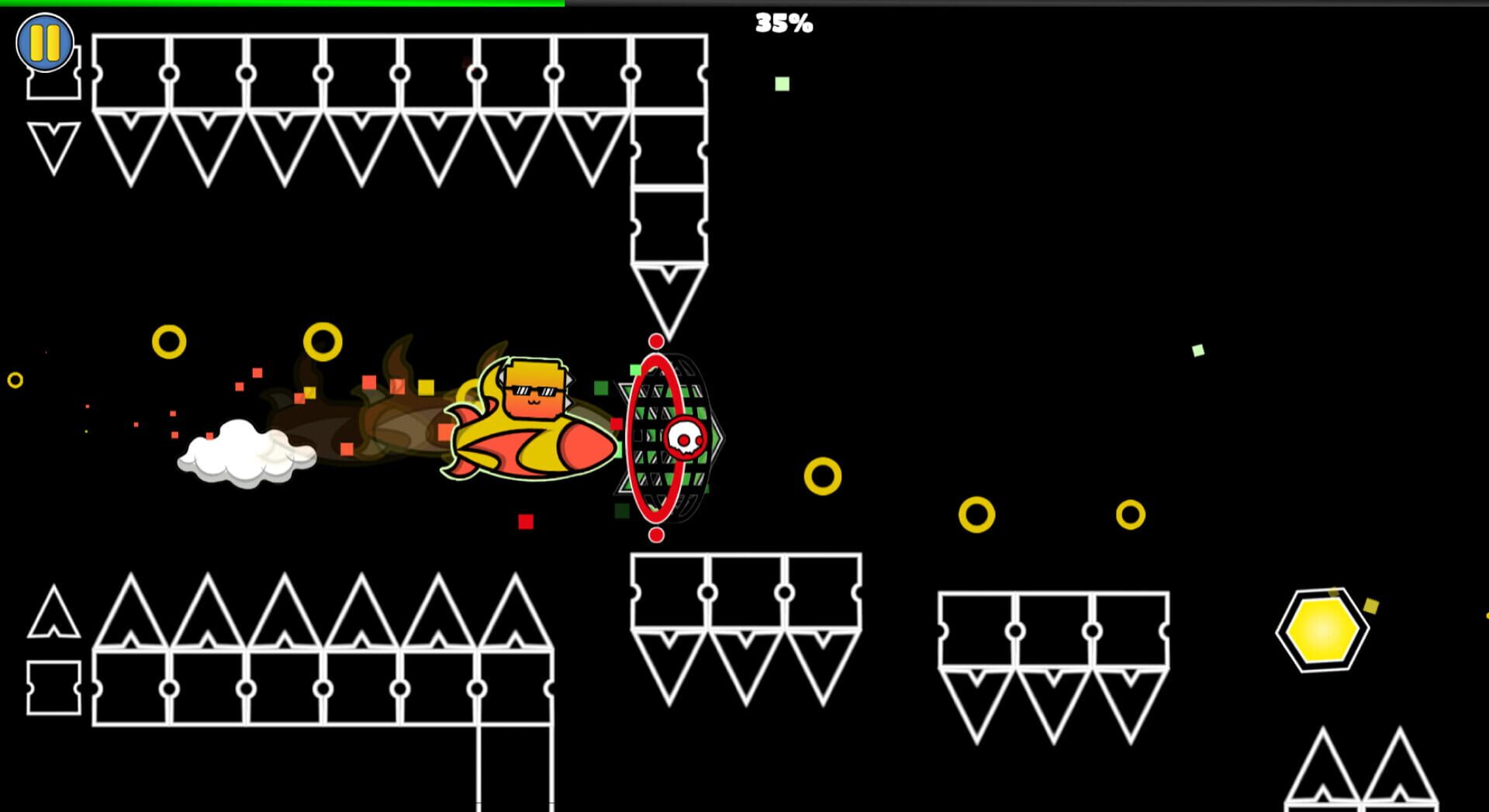Click the small green square top right
The height and width of the screenshot is (812, 1489).
click(782, 84)
